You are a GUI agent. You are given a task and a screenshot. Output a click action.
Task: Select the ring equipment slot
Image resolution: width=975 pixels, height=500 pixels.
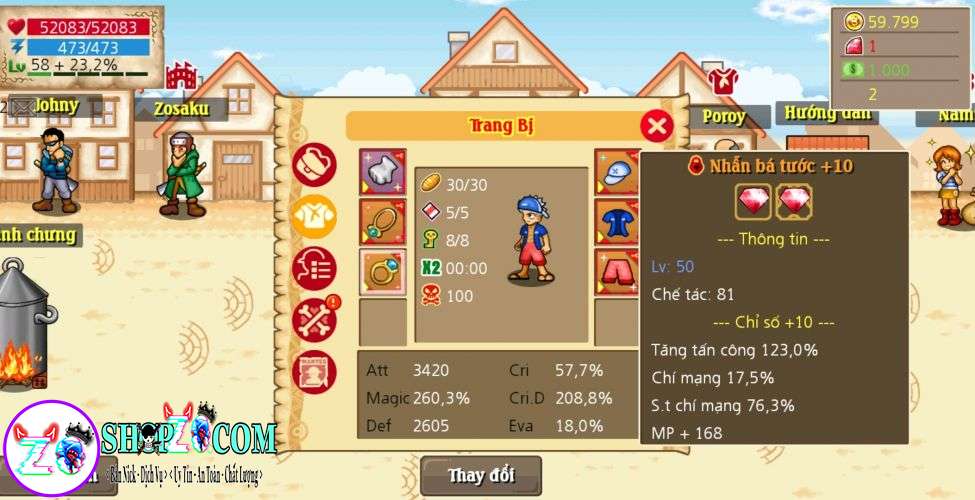coord(382,272)
